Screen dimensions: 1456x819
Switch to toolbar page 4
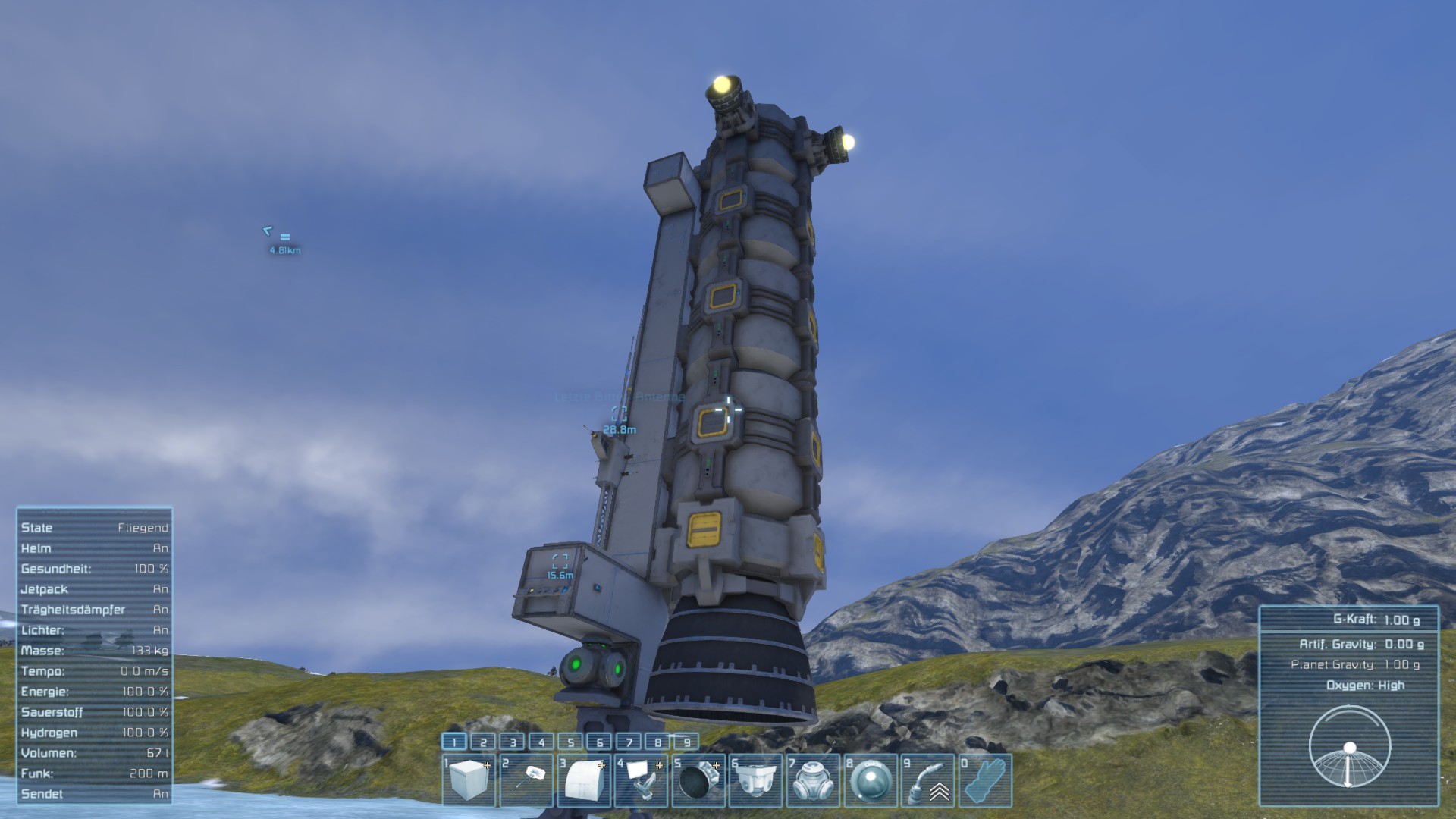coord(541,742)
